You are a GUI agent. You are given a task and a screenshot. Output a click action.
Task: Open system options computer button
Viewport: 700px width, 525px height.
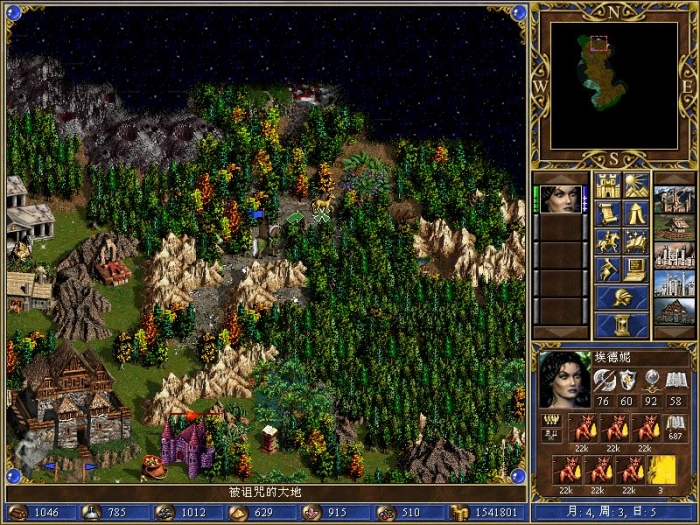pyautogui.click(x=635, y=269)
